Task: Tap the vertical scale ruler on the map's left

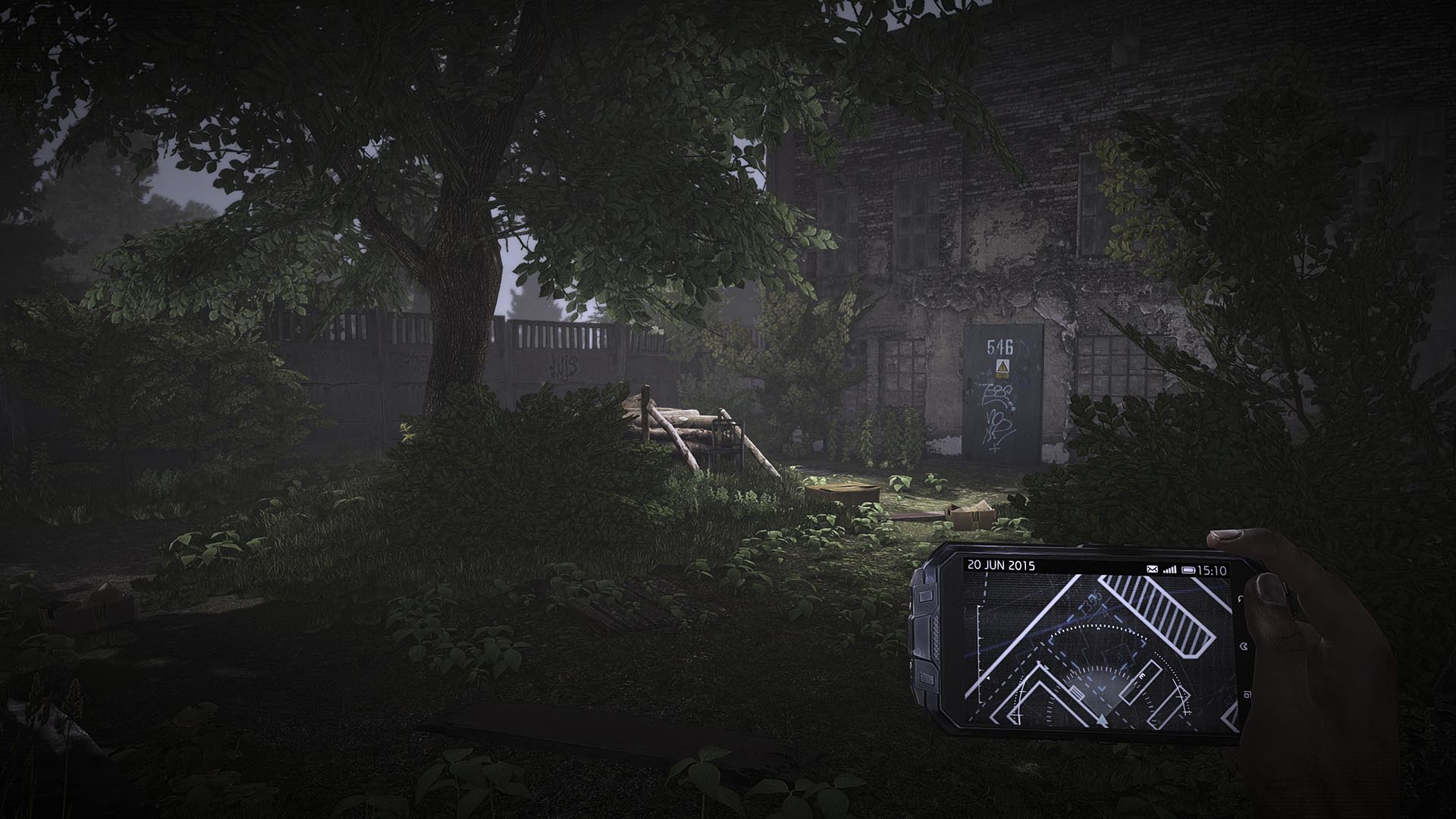Action: pyautogui.click(x=978, y=654)
